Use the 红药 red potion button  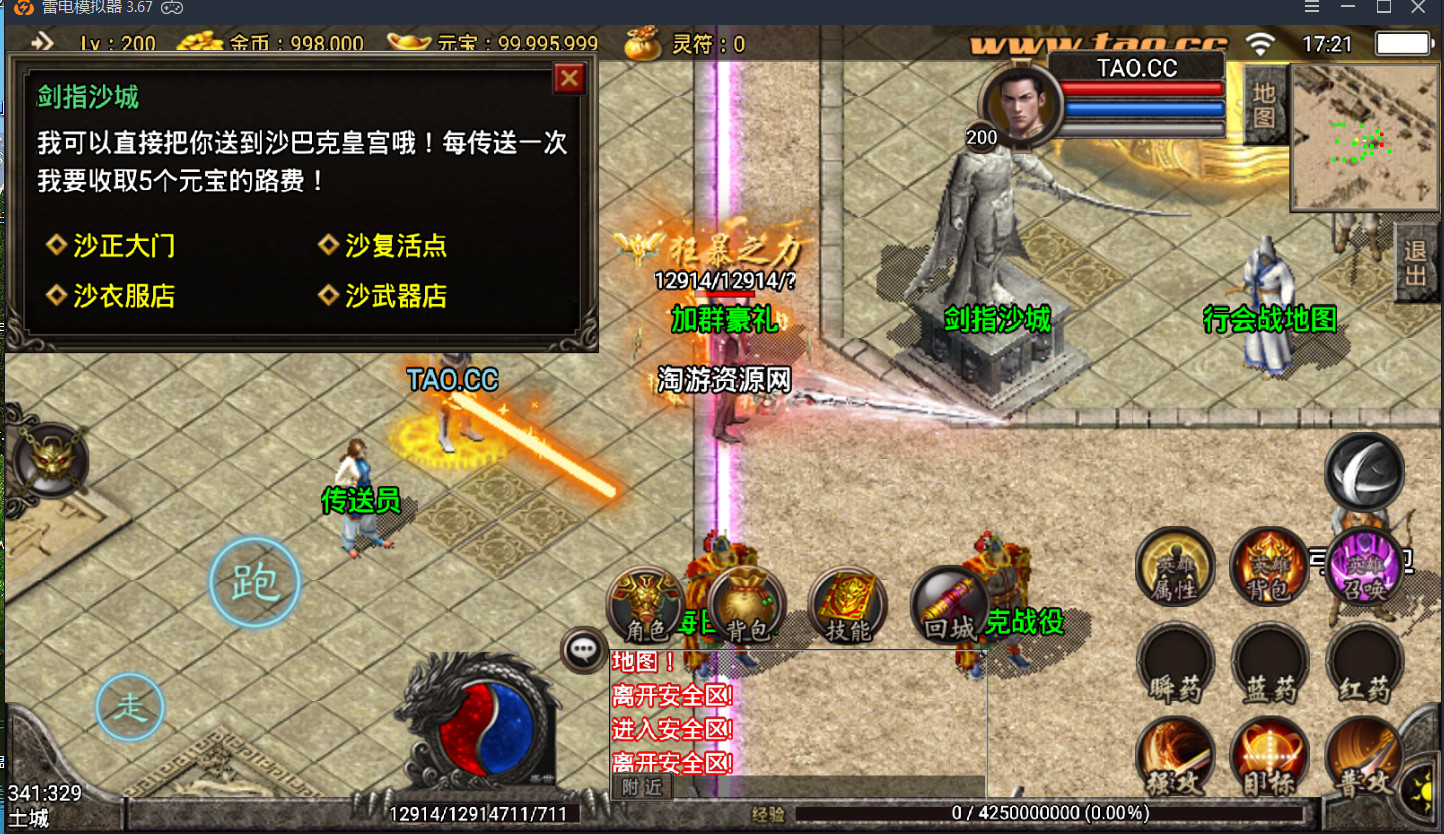click(1363, 663)
